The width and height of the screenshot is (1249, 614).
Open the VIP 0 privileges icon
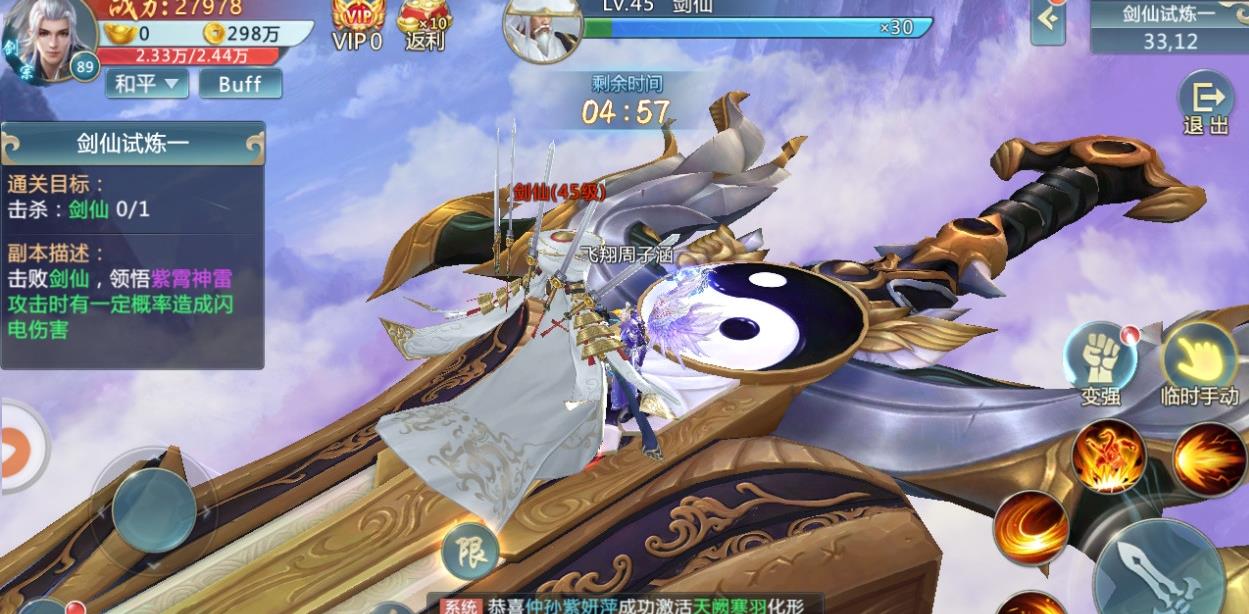(x=357, y=24)
